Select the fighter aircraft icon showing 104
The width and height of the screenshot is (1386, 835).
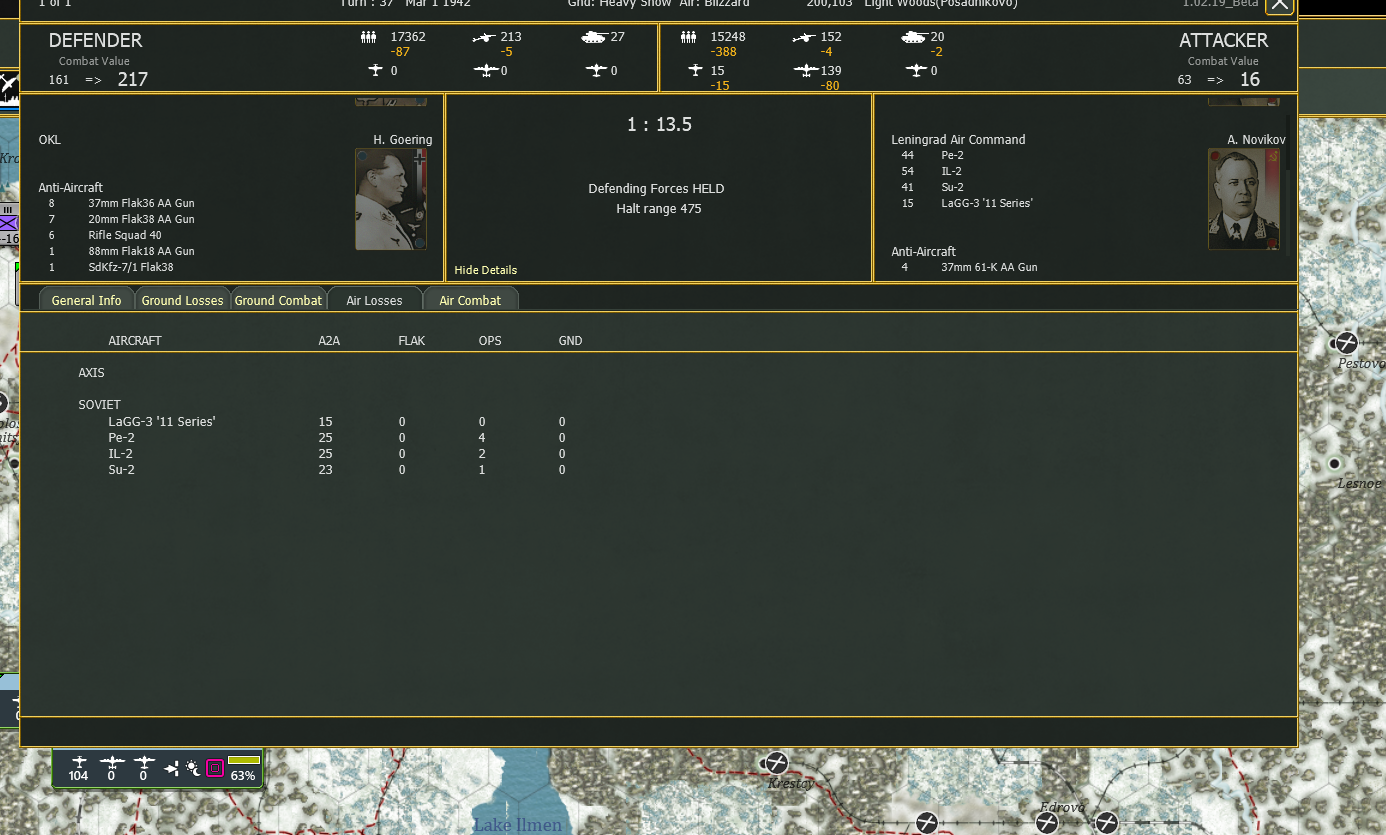tap(78, 763)
